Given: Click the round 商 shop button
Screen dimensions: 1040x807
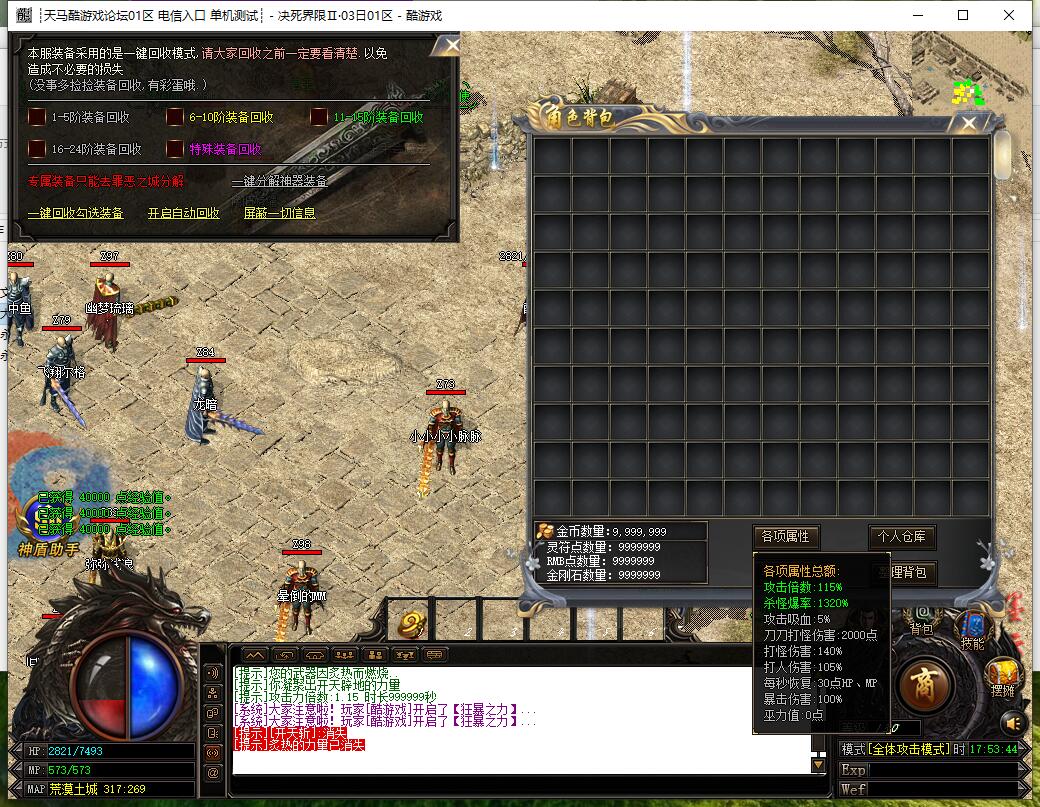Looking at the screenshot, I should pos(925,684).
